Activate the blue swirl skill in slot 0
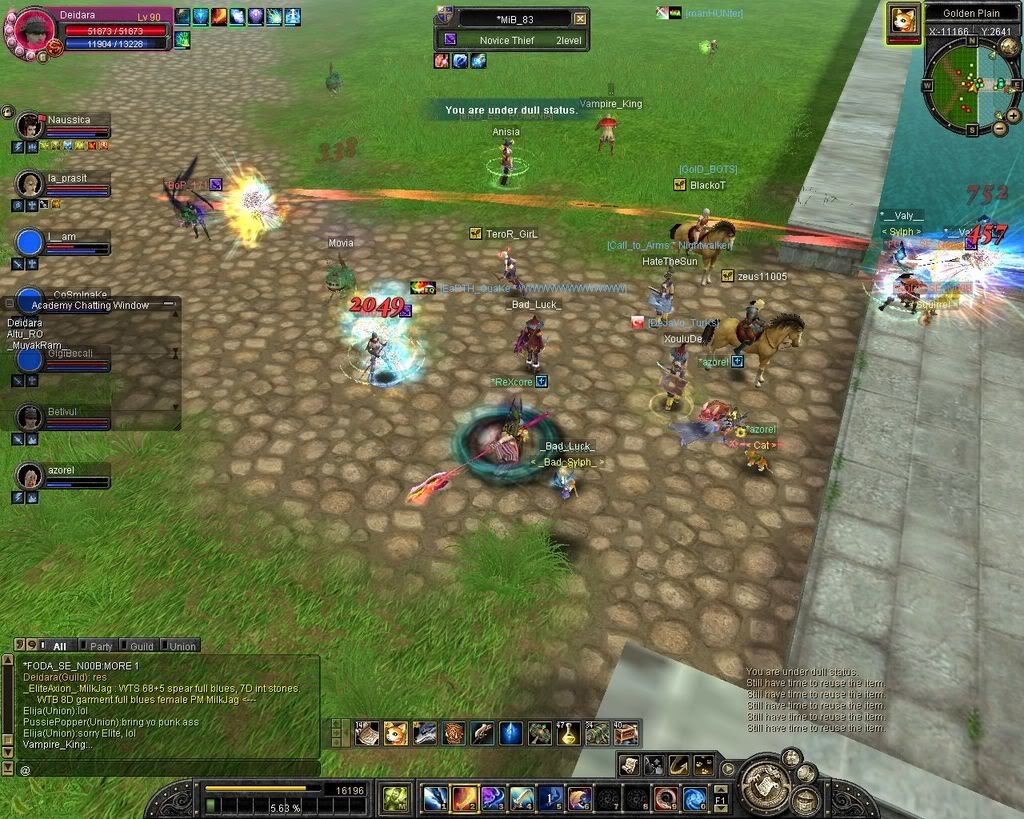 click(695, 798)
